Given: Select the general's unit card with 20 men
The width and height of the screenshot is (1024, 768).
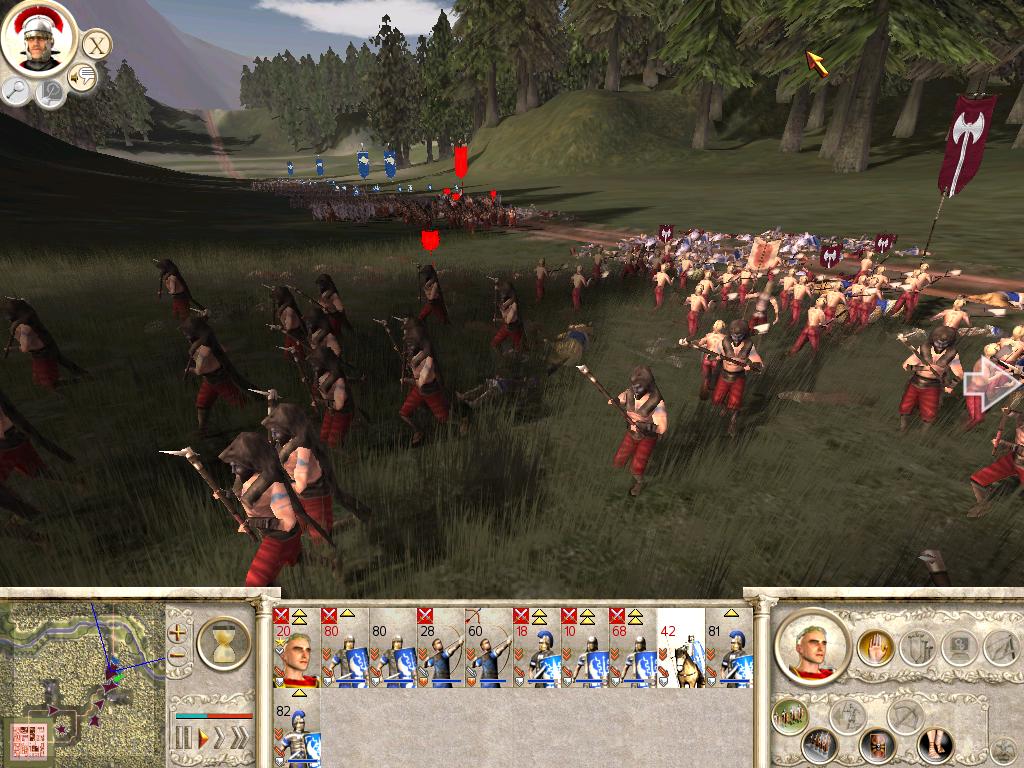Looking at the screenshot, I should (x=296, y=648).
